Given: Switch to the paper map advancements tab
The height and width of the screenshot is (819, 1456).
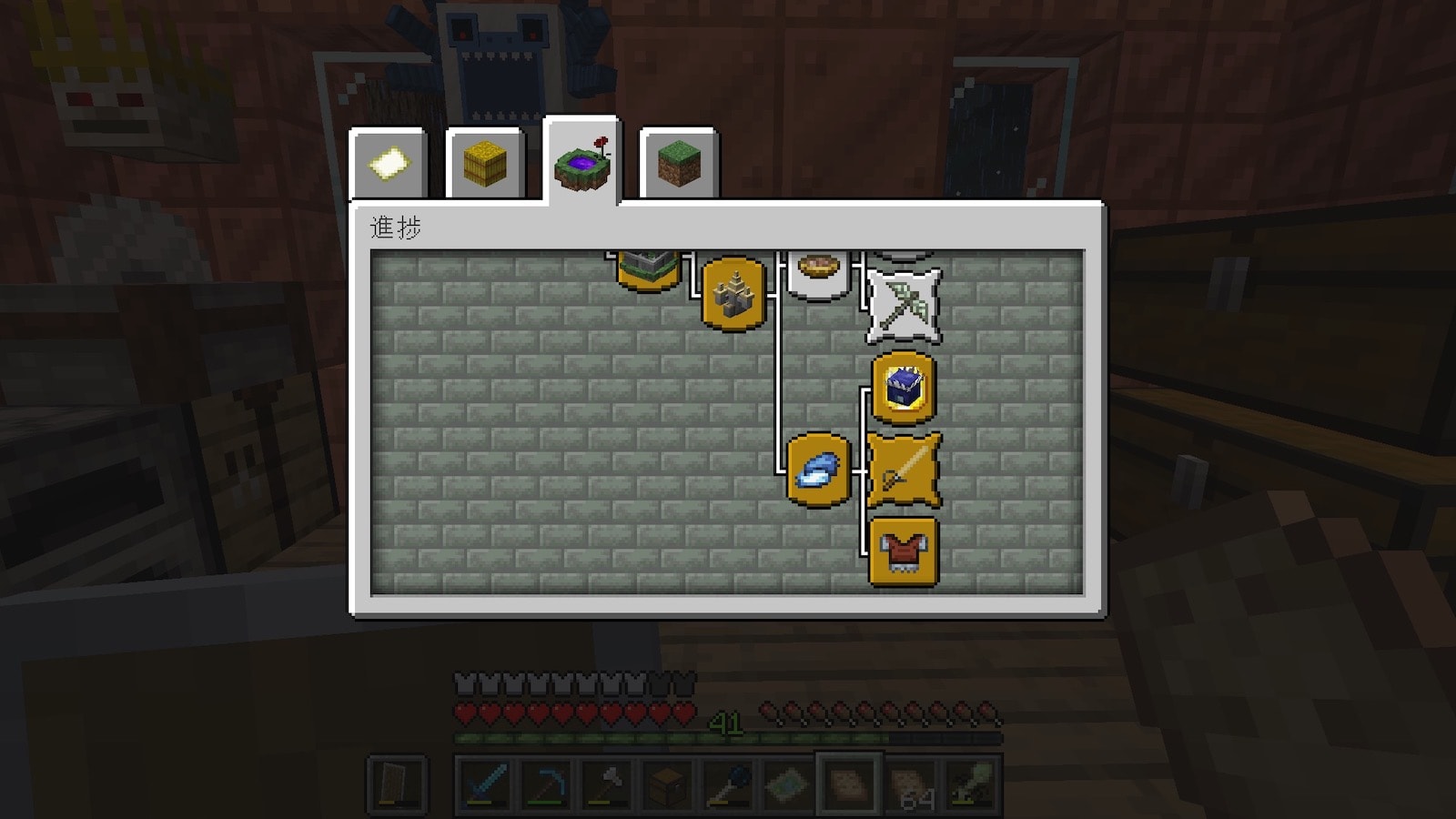Looking at the screenshot, I should click(389, 165).
